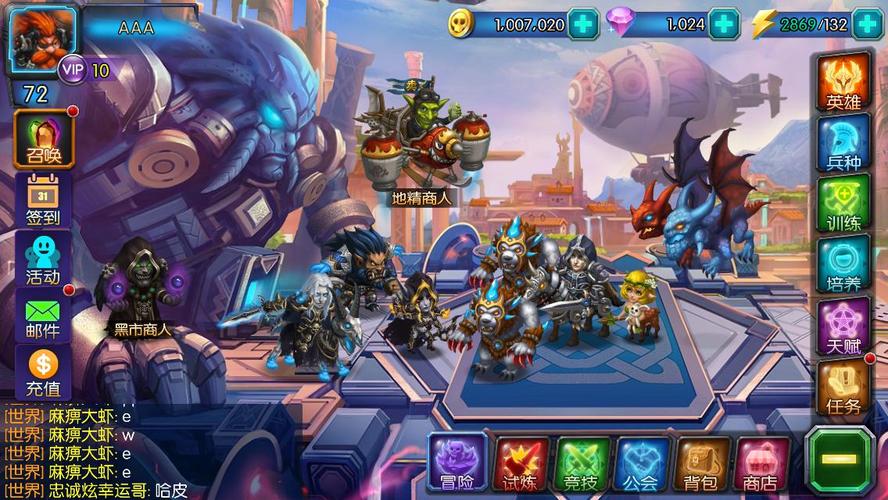Open the 充值 recharge shop
Viewport: 888px width, 500px height.
(x=43, y=372)
